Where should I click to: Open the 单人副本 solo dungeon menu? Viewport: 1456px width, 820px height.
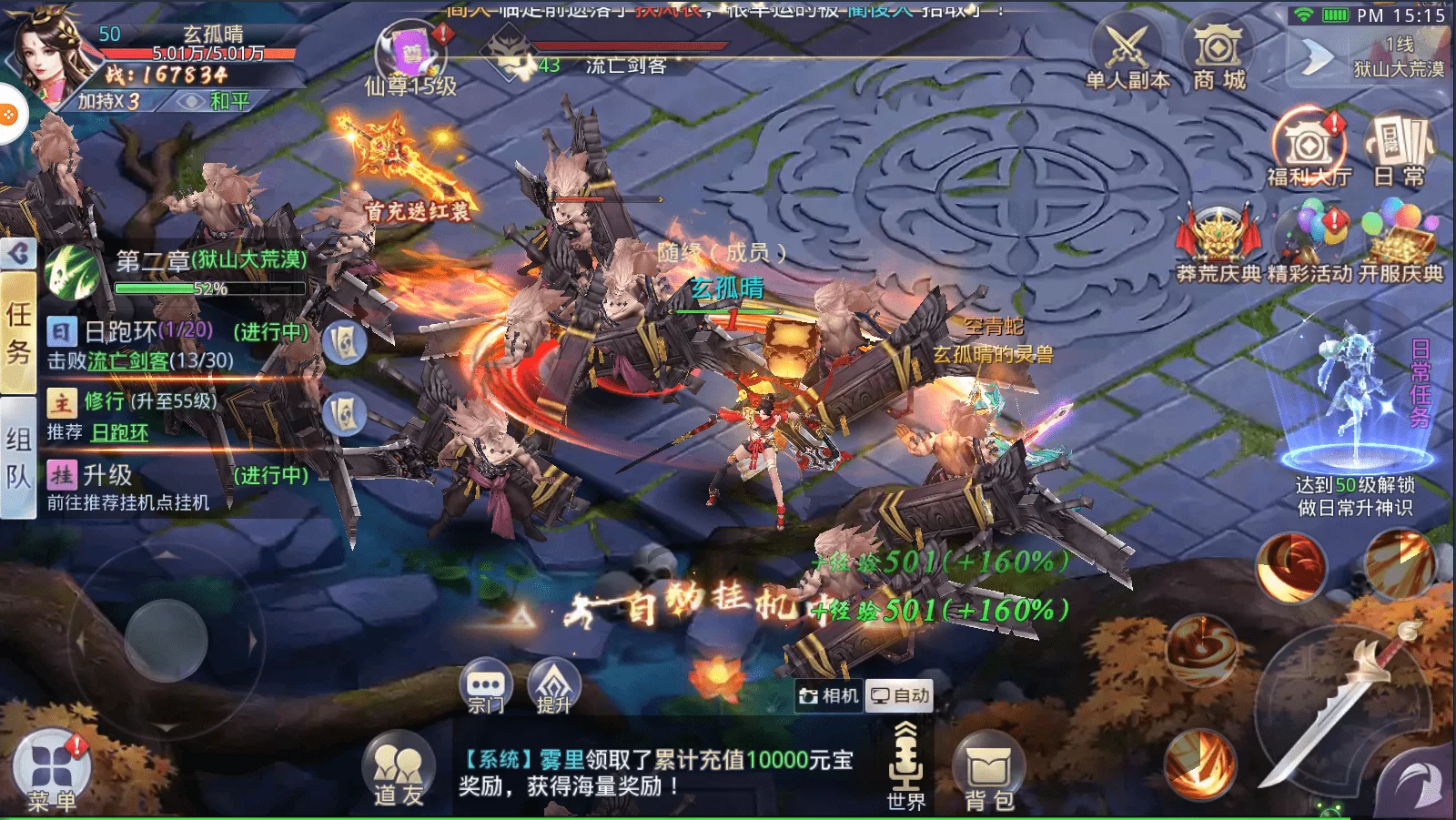[1127, 56]
